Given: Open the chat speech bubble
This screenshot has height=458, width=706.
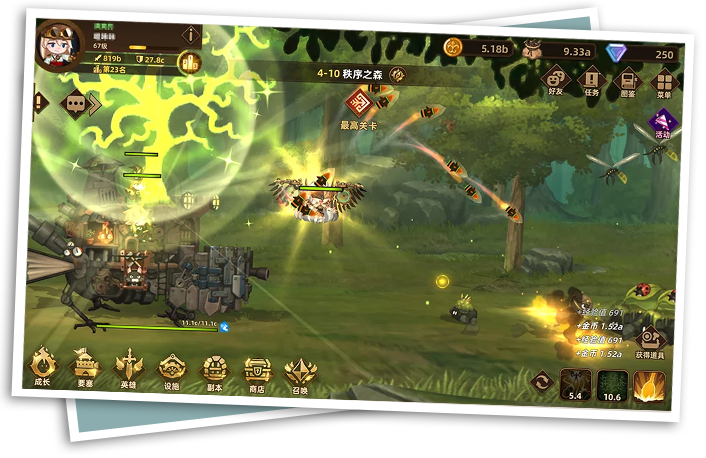Looking at the screenshot, I should pos(75,103).
